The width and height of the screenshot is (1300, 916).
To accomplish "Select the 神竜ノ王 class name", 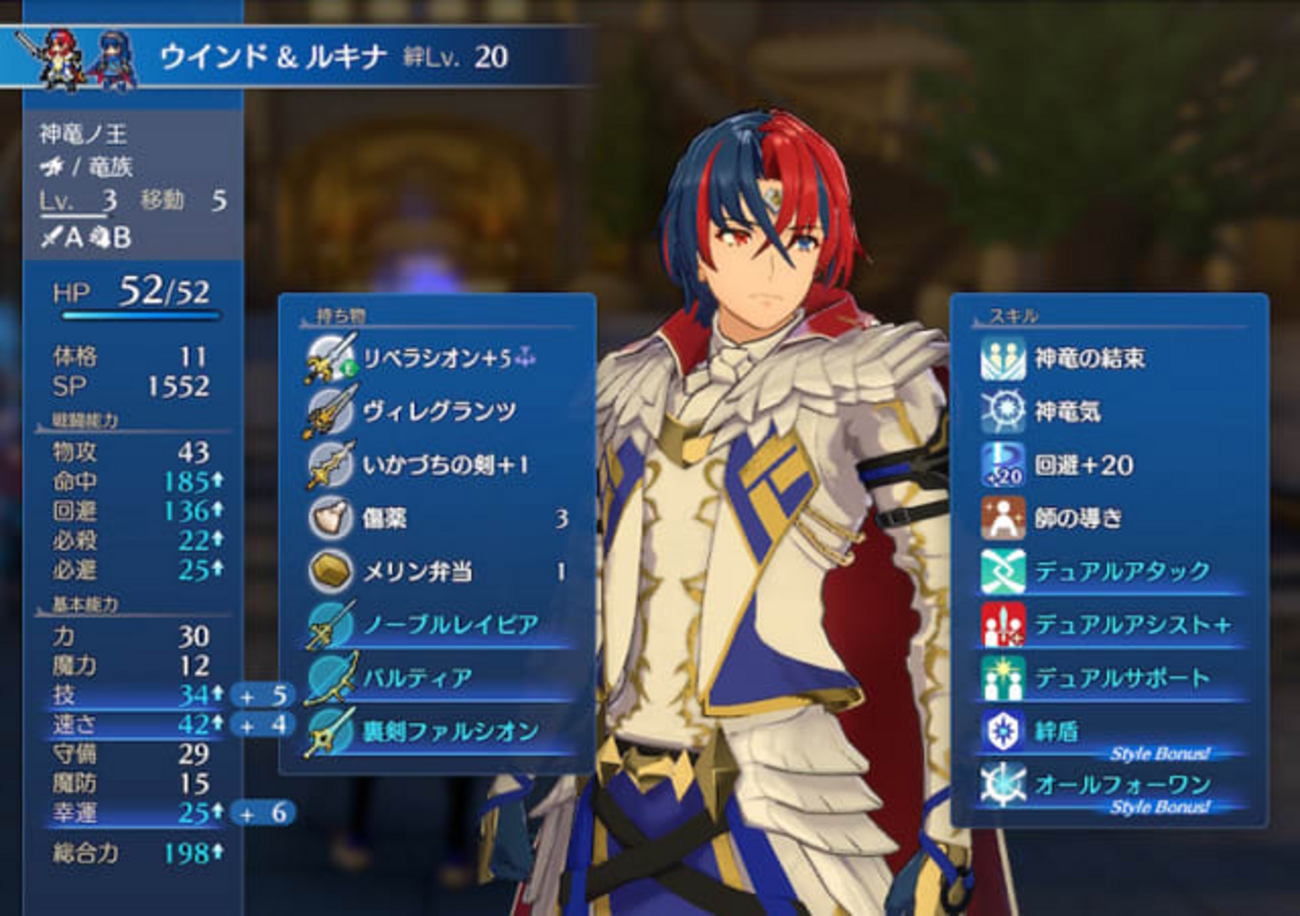I will click(x=84, y=133).
